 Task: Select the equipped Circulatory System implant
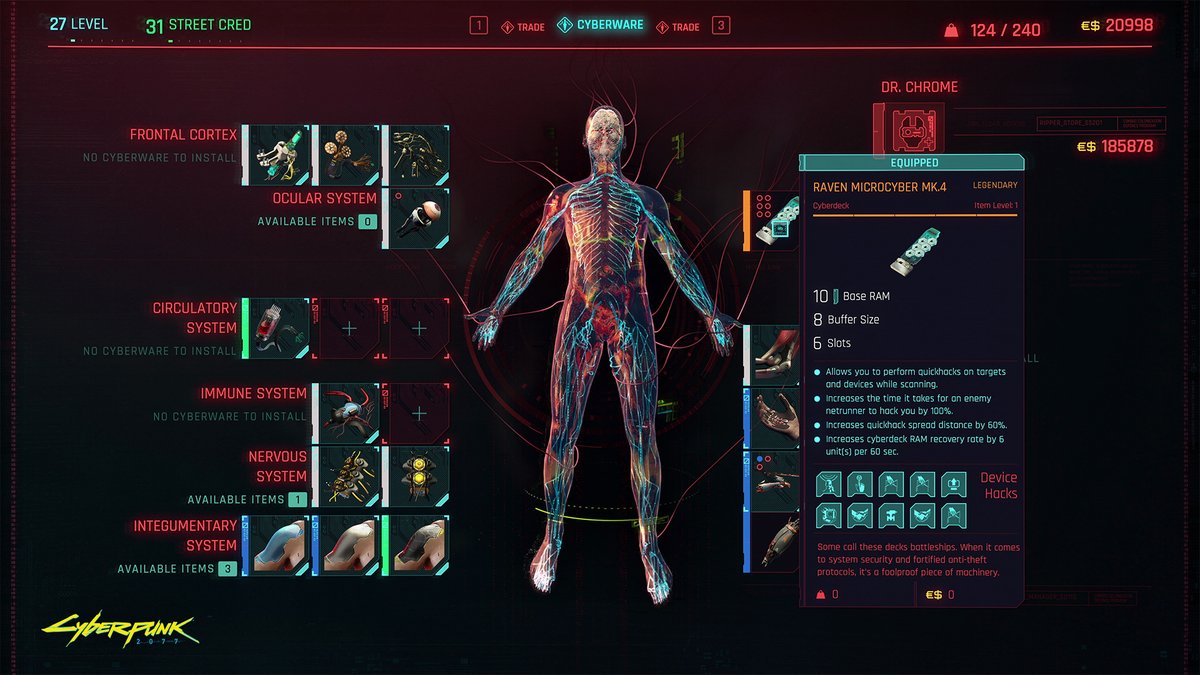click(277, 328)
